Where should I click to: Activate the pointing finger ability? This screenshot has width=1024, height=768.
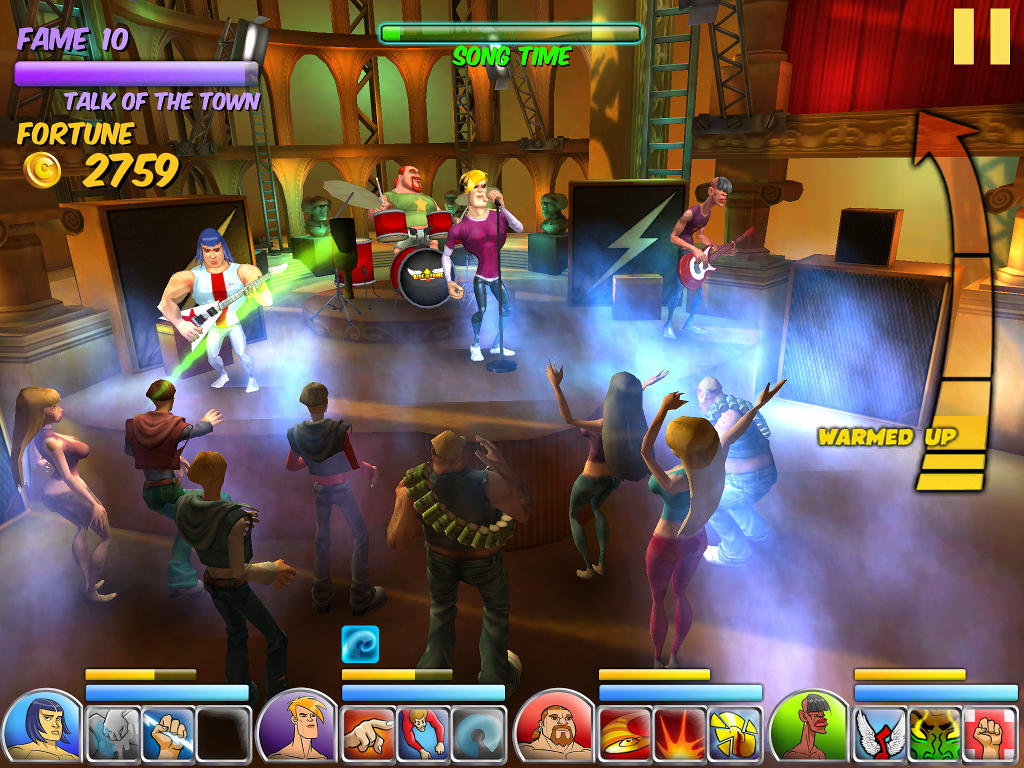coord(368,734)
